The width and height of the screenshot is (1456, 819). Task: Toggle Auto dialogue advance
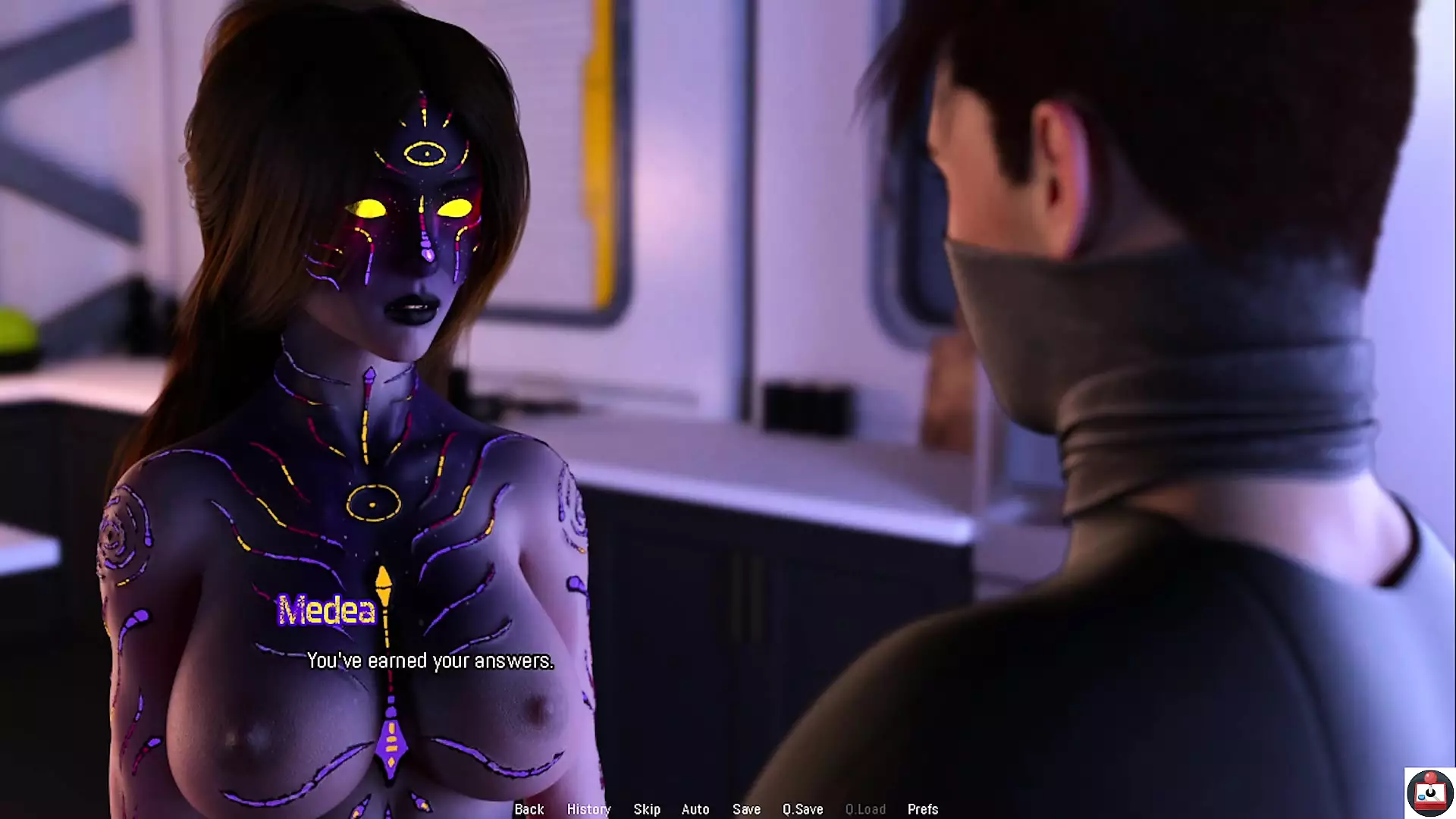point(695,809)
